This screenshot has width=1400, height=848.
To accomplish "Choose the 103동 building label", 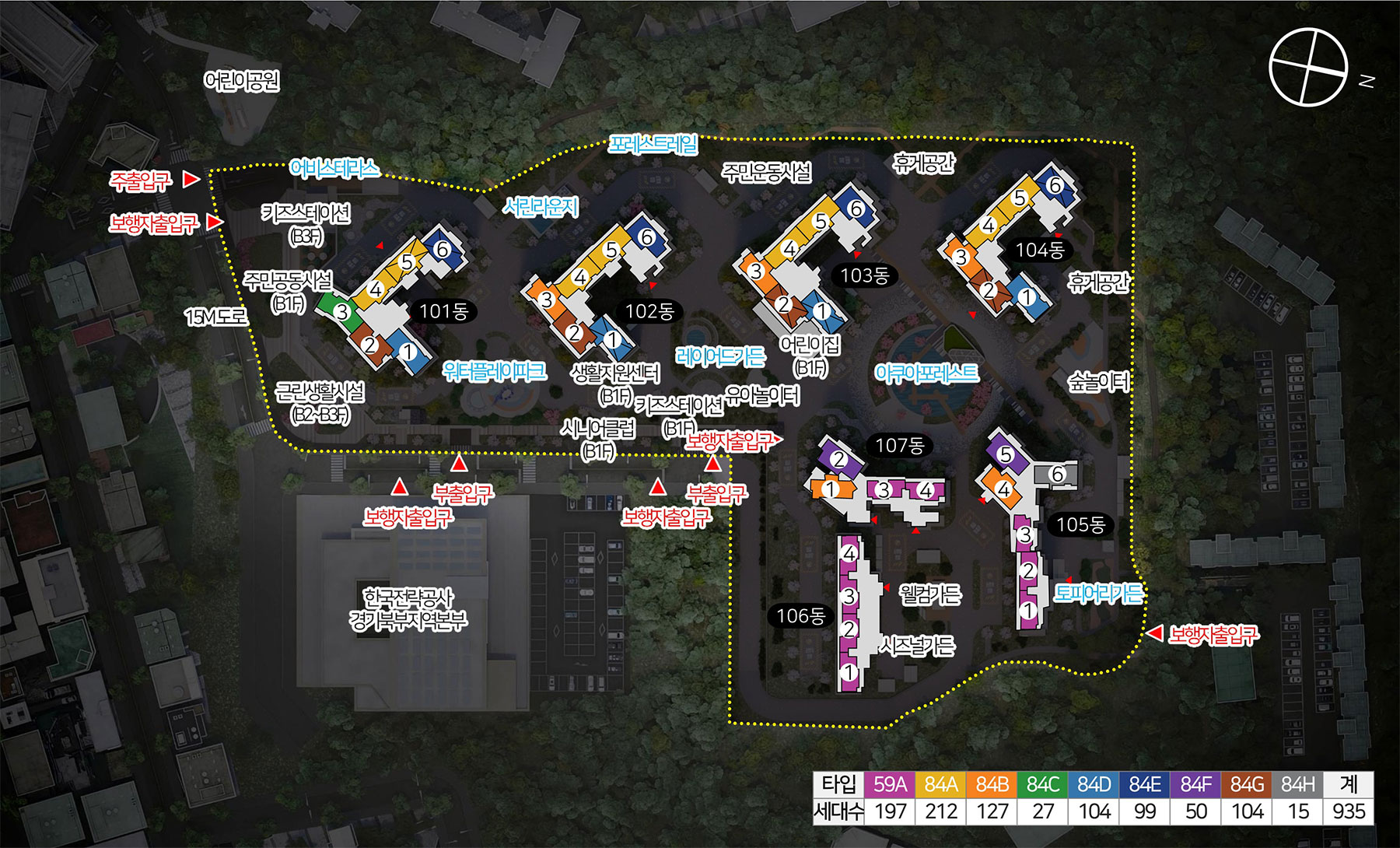I will tap(864, 275).
